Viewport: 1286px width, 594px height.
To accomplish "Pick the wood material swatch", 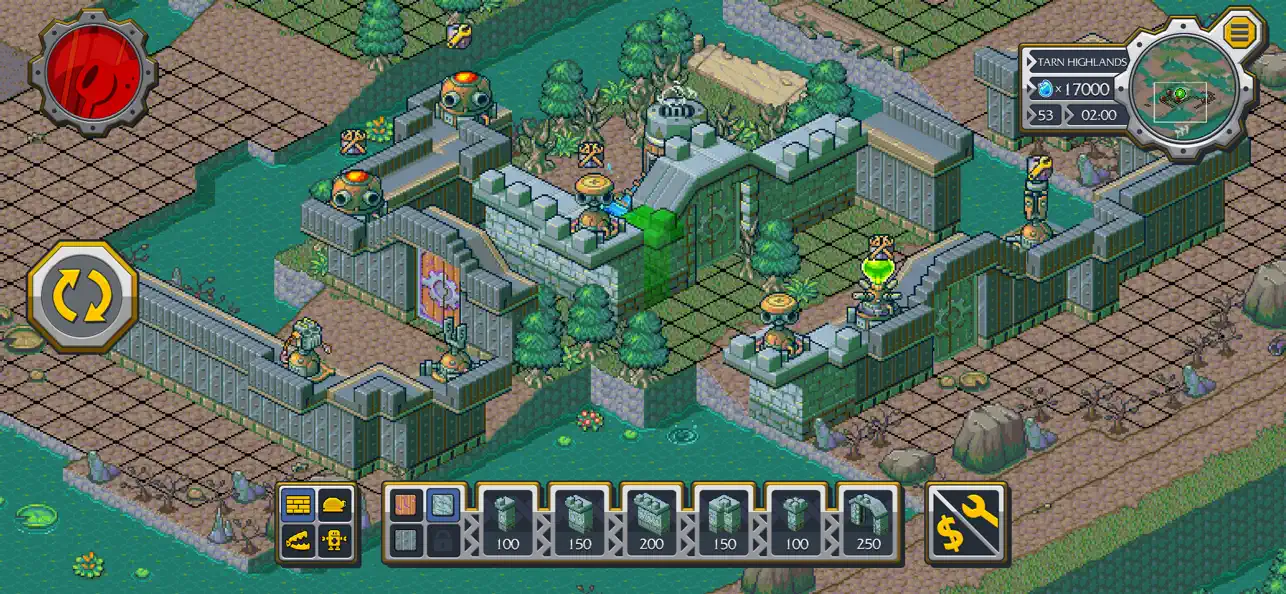I will [x=405, y=506].
